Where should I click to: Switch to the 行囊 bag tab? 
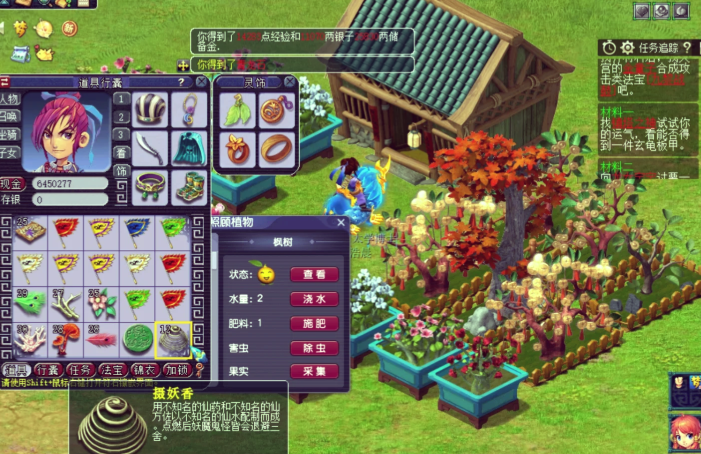48,370
